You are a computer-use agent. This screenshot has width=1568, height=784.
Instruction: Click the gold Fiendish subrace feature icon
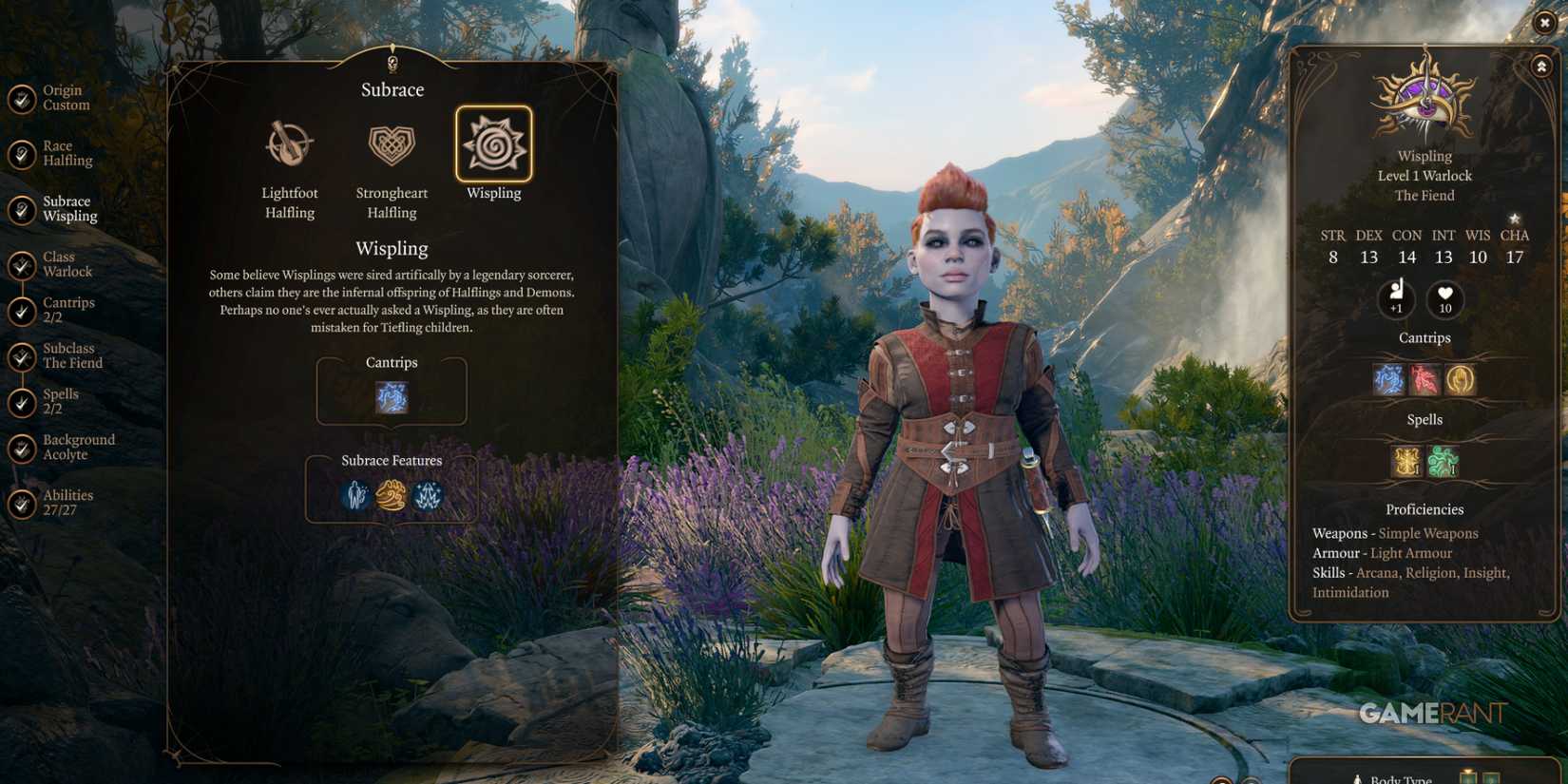point(392,495)
